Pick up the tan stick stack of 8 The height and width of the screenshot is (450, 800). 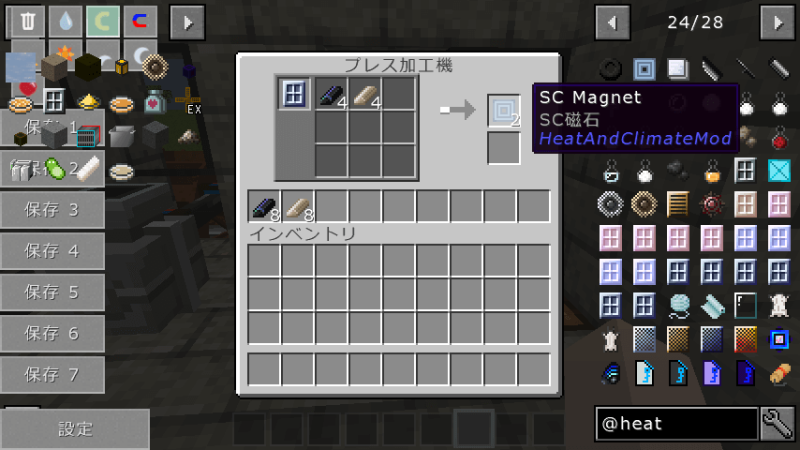298,206
